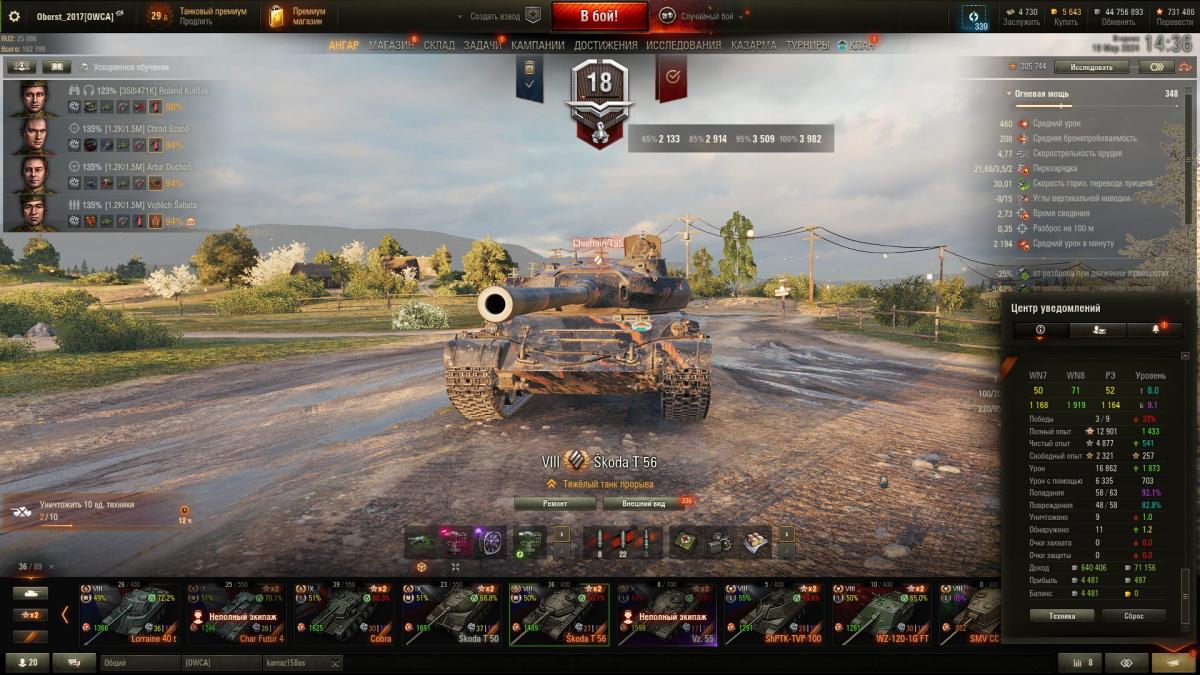Select the ShPTK-TVP 100 tank card
1200x675 pixels.
pyautogui.click(x=773, y=613)
